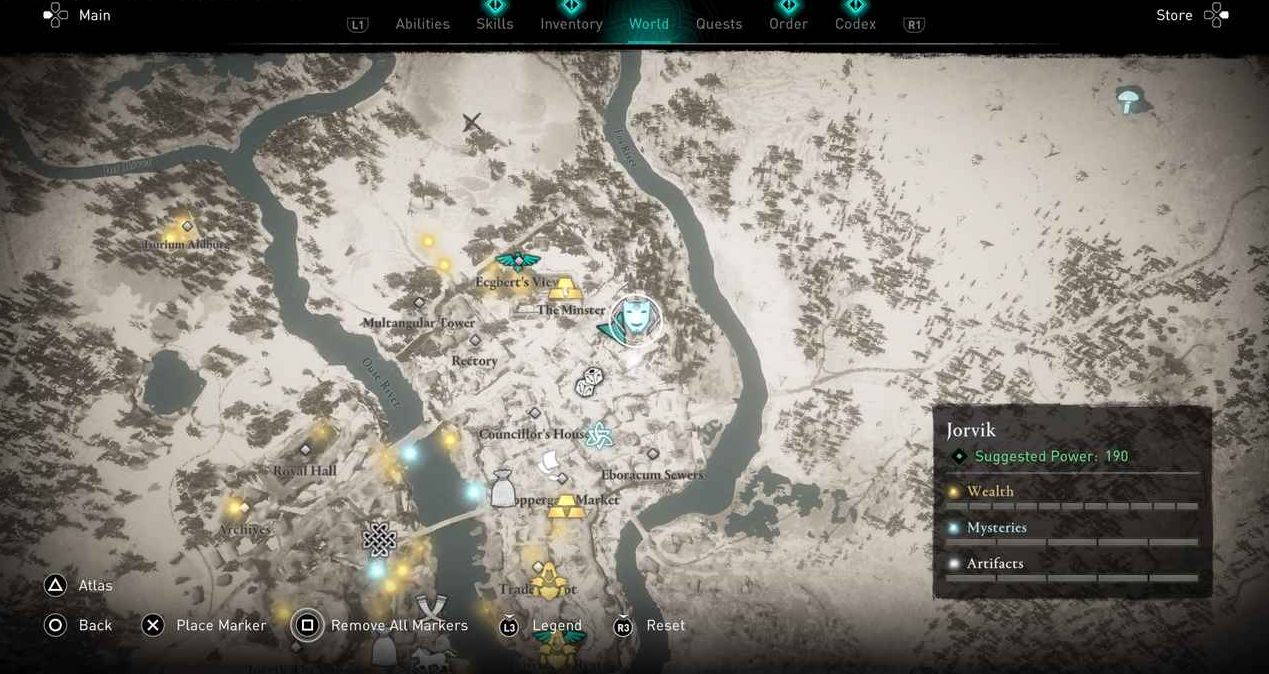
Task: Switch to the Abilities tab
Action: (422, 24)
